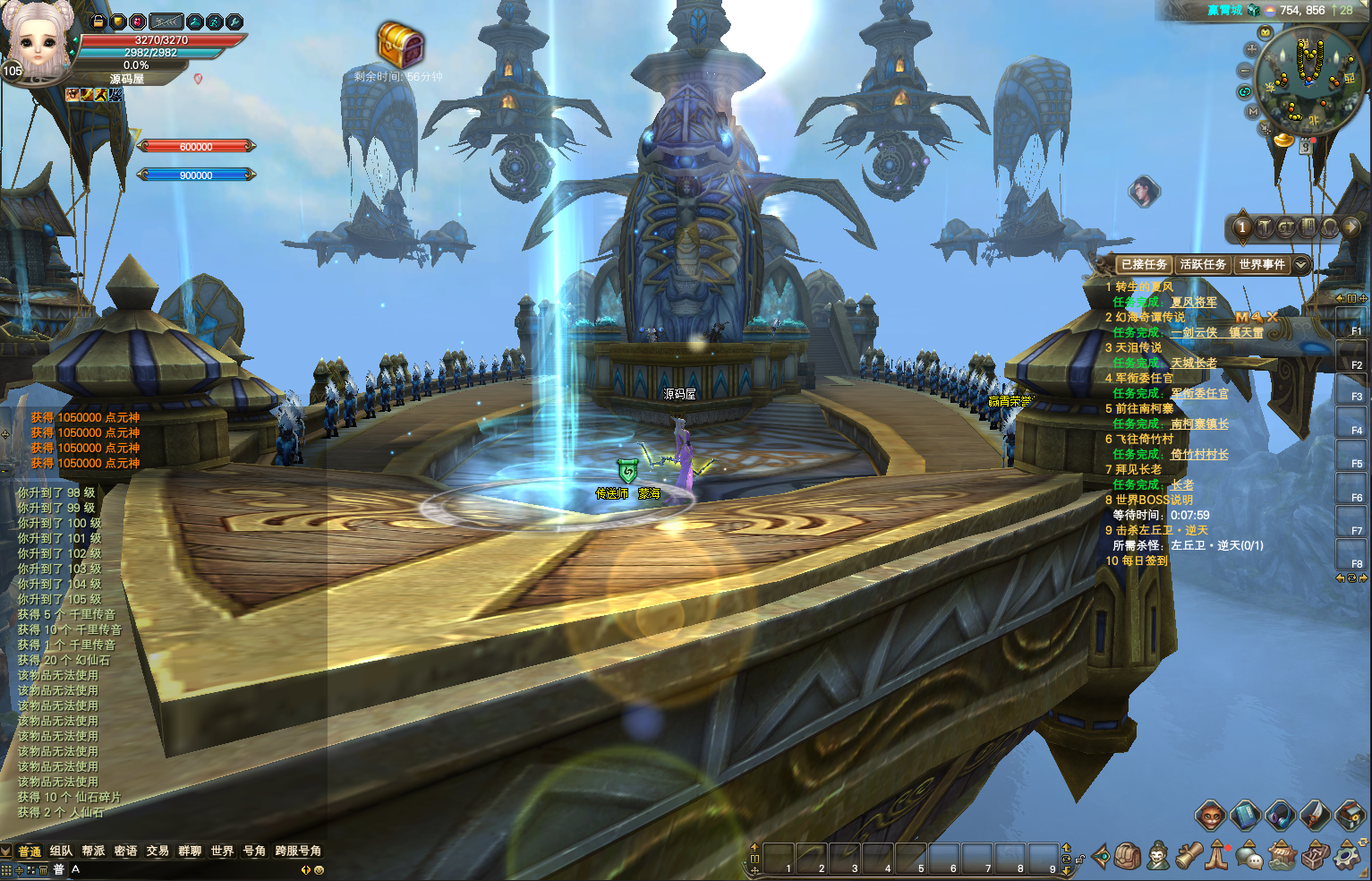This screenshot has height=881, width=1372.
Task: Open the calendar icon below the minimap
Action: point(1306,148)
